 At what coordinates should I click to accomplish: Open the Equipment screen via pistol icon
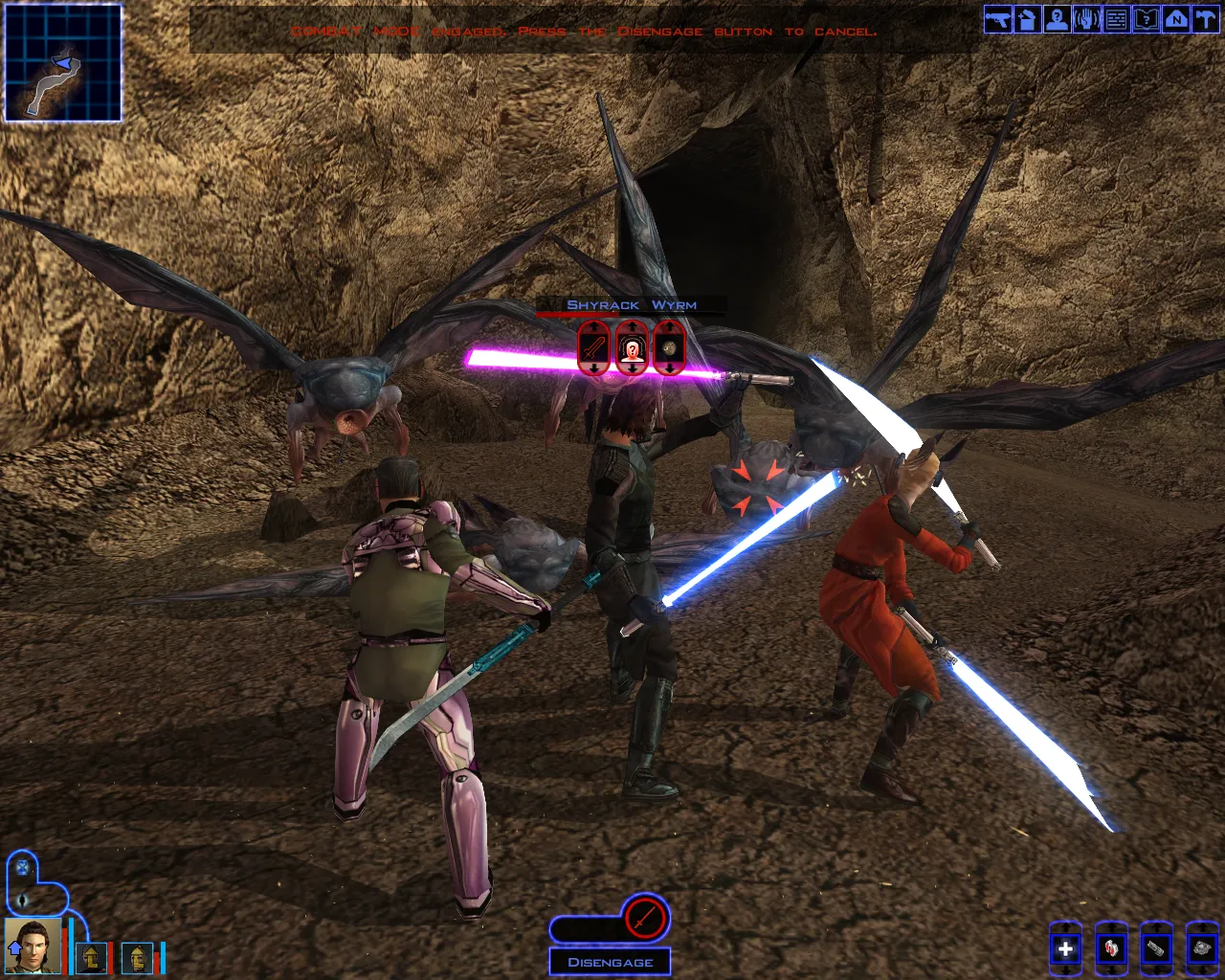[998, 20]
